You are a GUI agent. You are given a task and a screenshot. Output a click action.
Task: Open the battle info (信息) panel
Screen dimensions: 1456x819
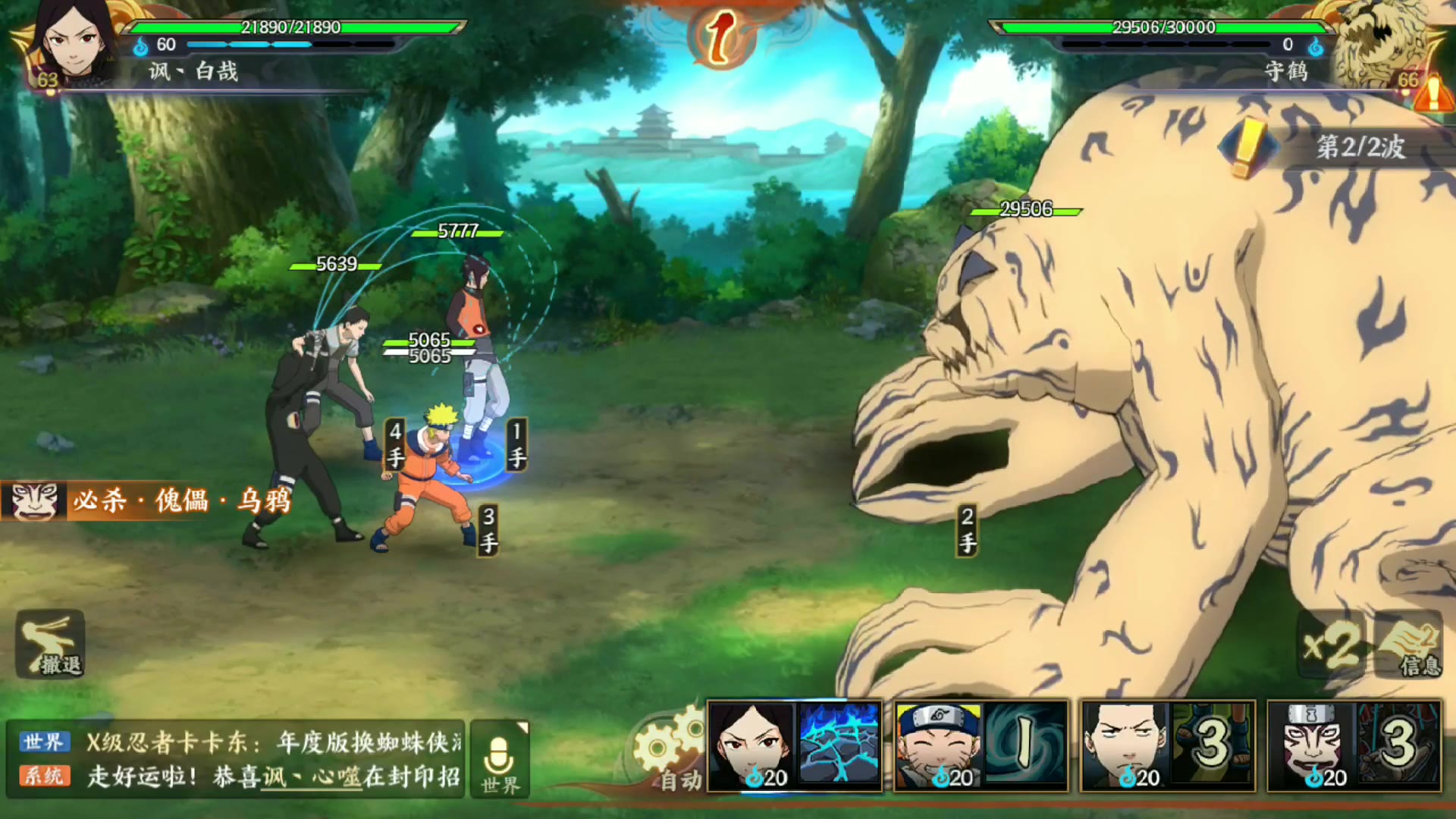coord(1410,646)
